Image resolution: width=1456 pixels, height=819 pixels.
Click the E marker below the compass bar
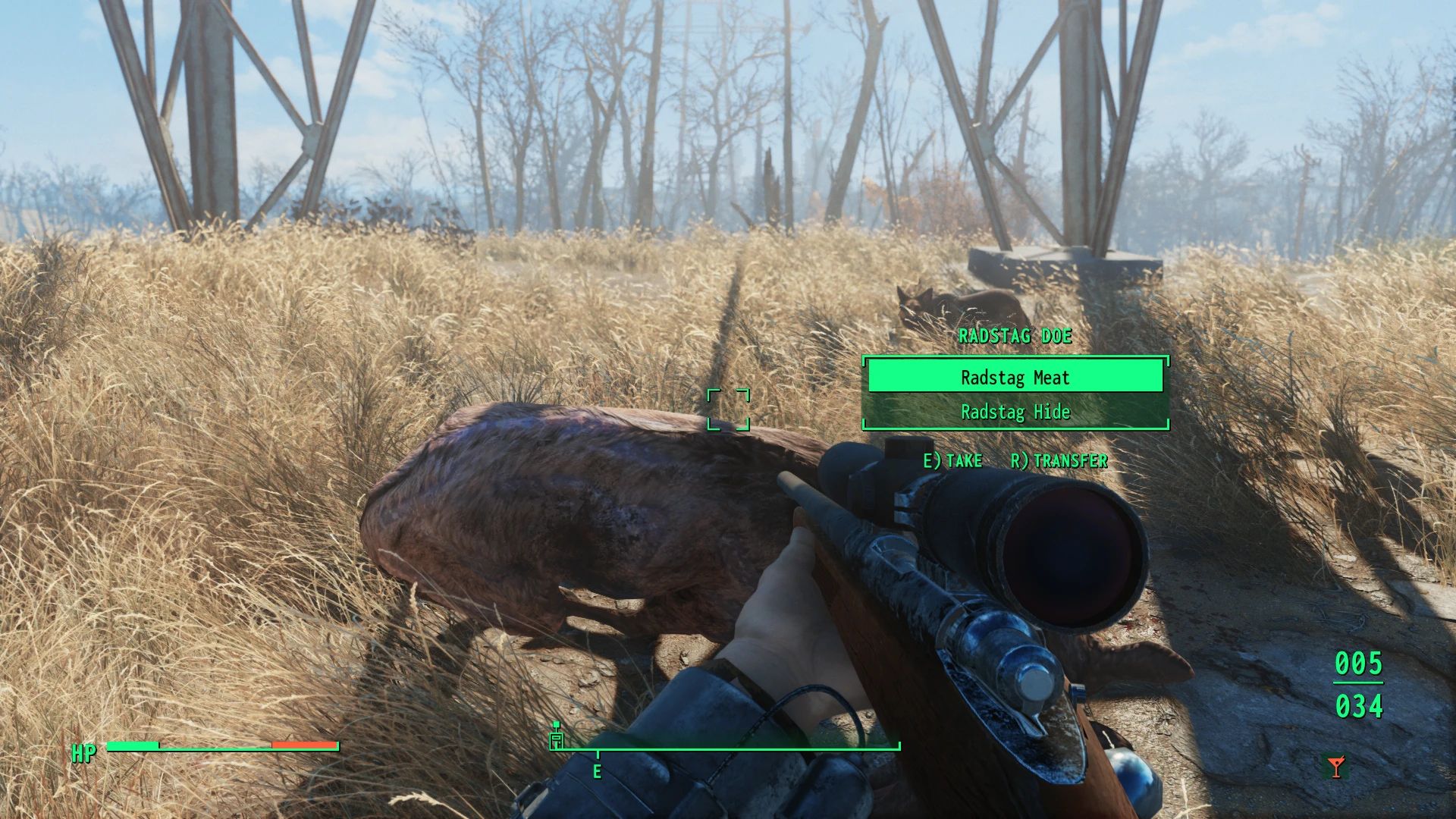[598, 772]
